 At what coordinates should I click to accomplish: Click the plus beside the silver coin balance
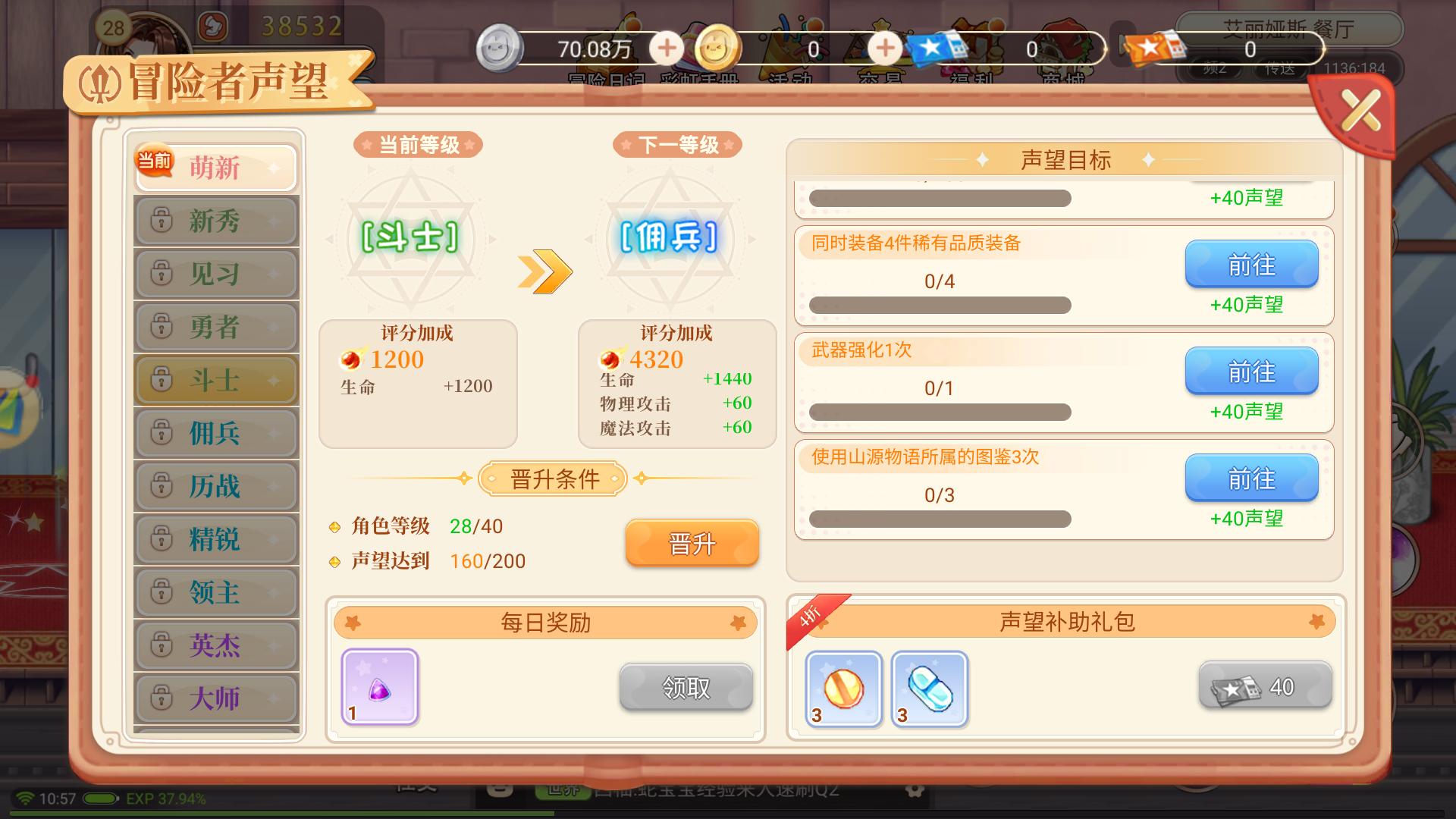click(x=666, y=48)
